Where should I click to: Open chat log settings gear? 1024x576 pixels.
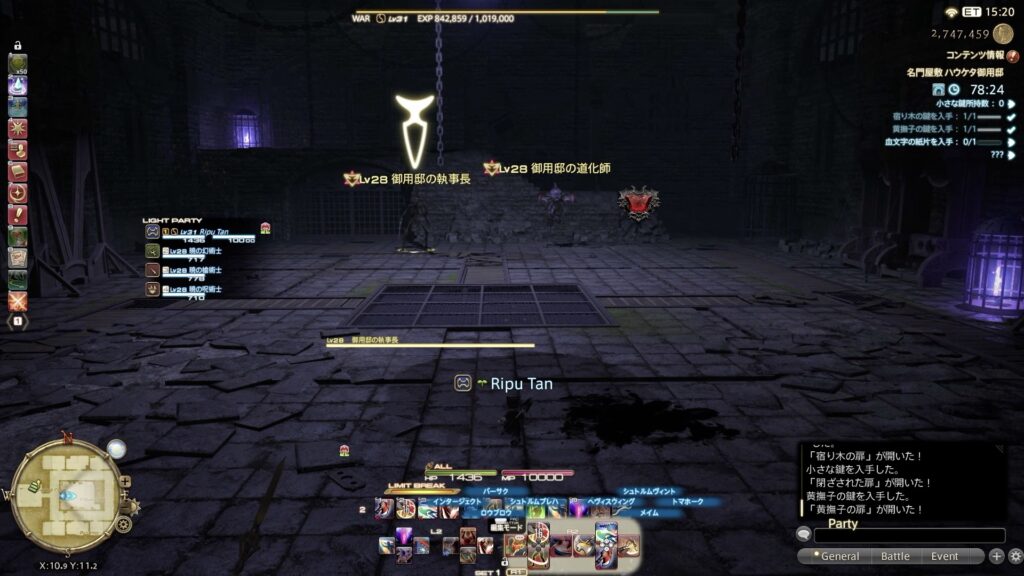coord(1015,556)
